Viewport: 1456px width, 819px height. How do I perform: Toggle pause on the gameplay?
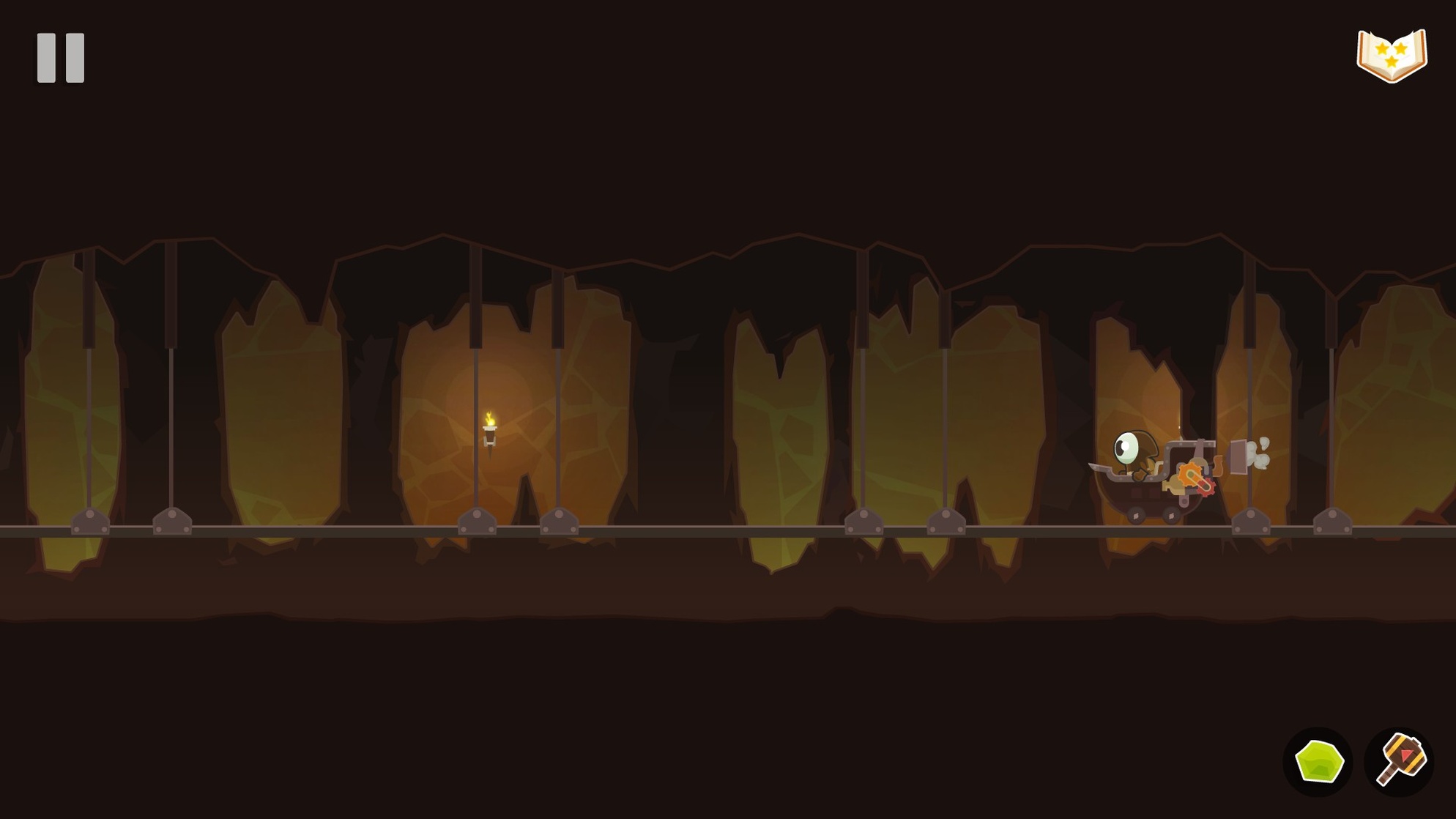62,59
